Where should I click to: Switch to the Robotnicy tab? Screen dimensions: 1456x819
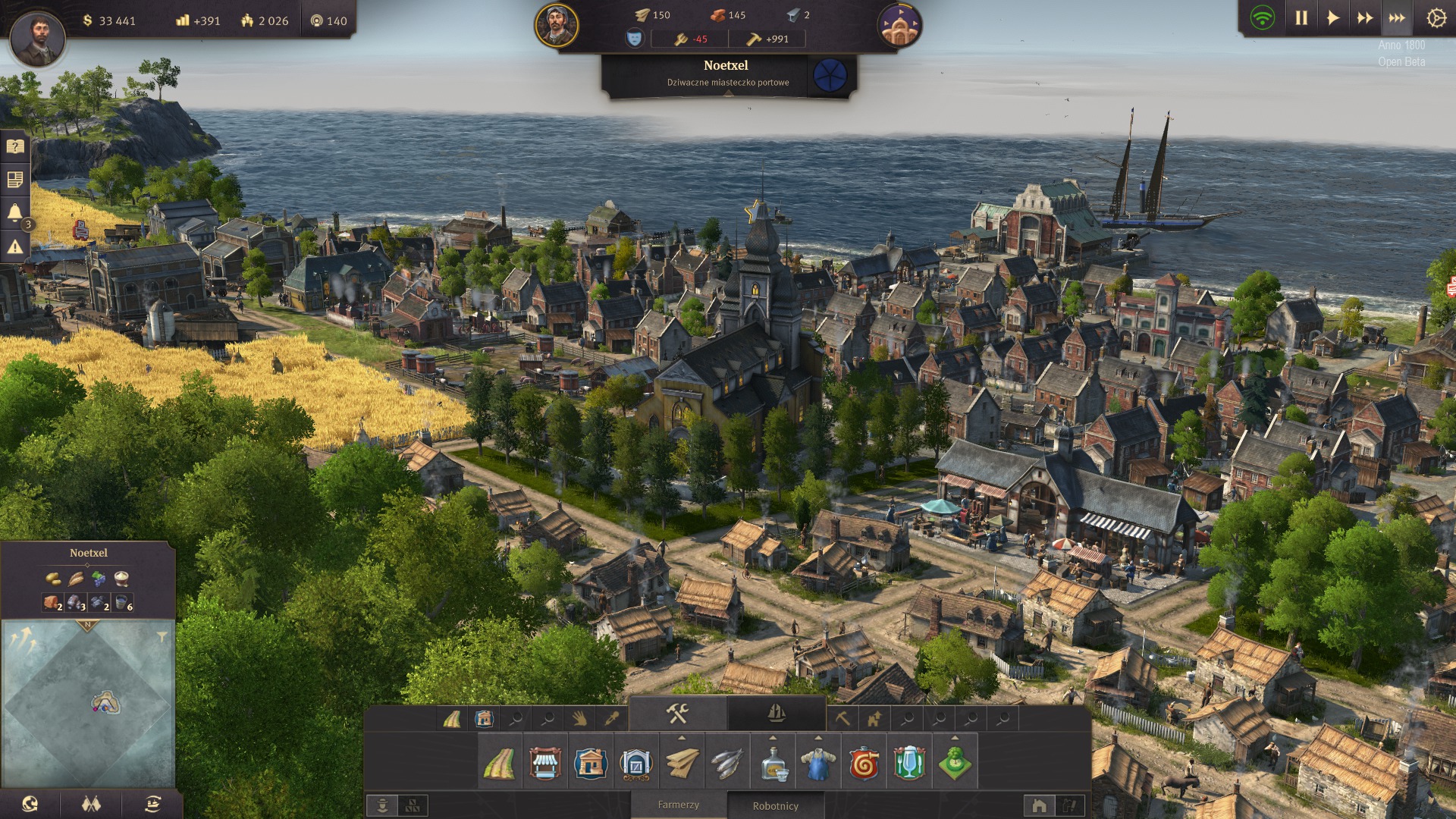point(775,806)
